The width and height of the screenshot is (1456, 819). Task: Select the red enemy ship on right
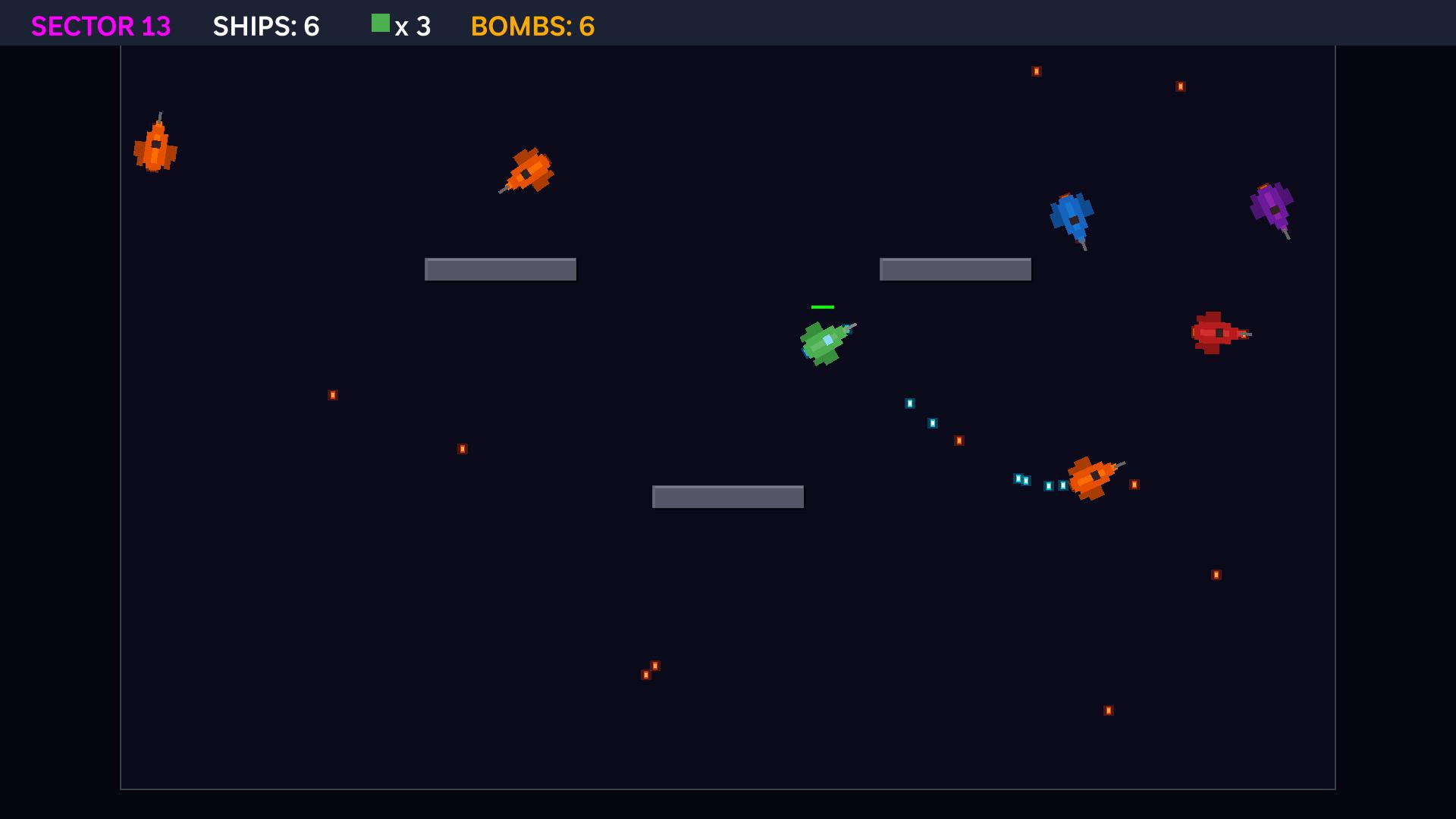click(x=1216, y=334)
